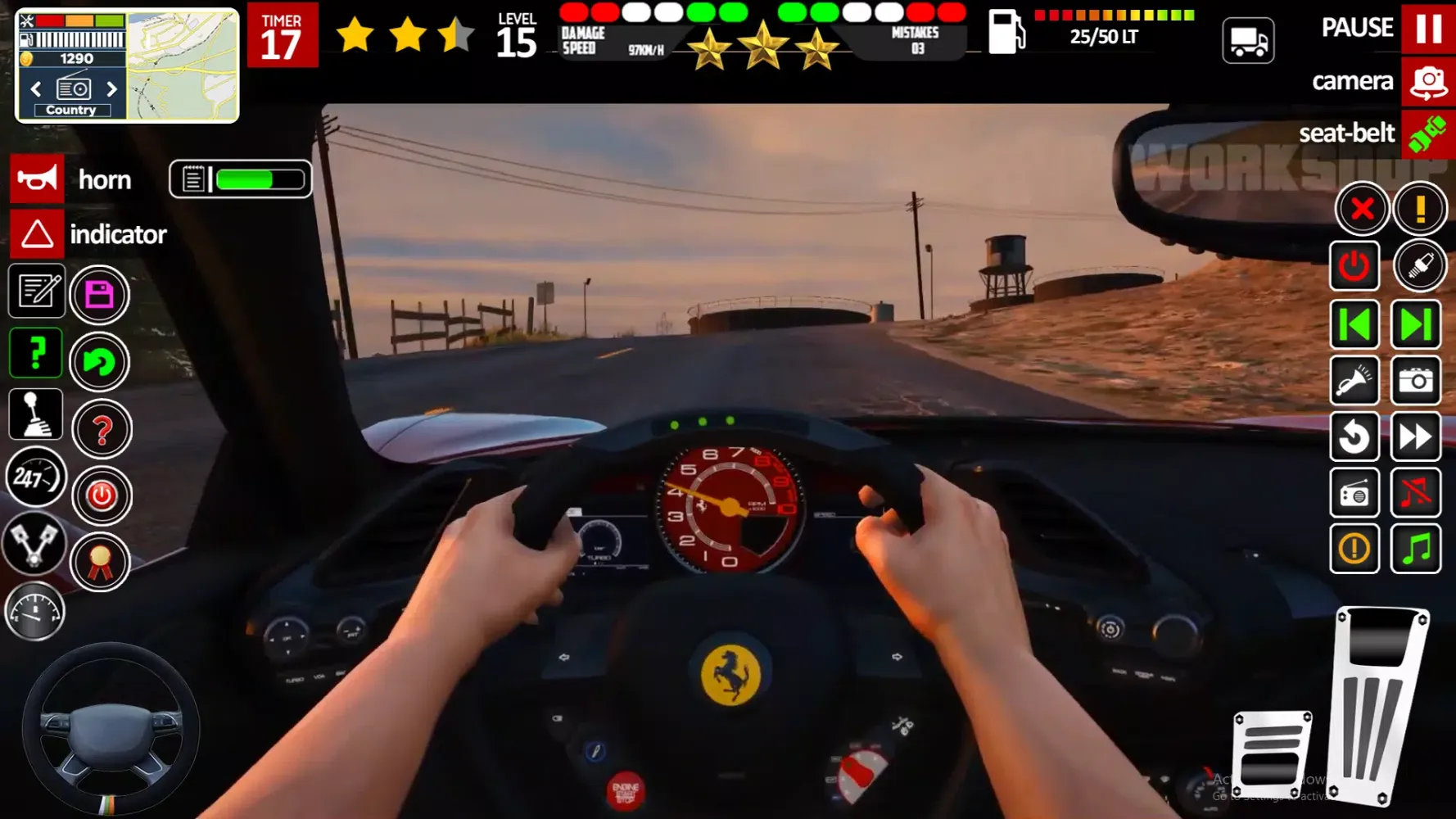Toggle the red engine power icon
Viewport: 1456px width, 819px height.
point(1354,266)
